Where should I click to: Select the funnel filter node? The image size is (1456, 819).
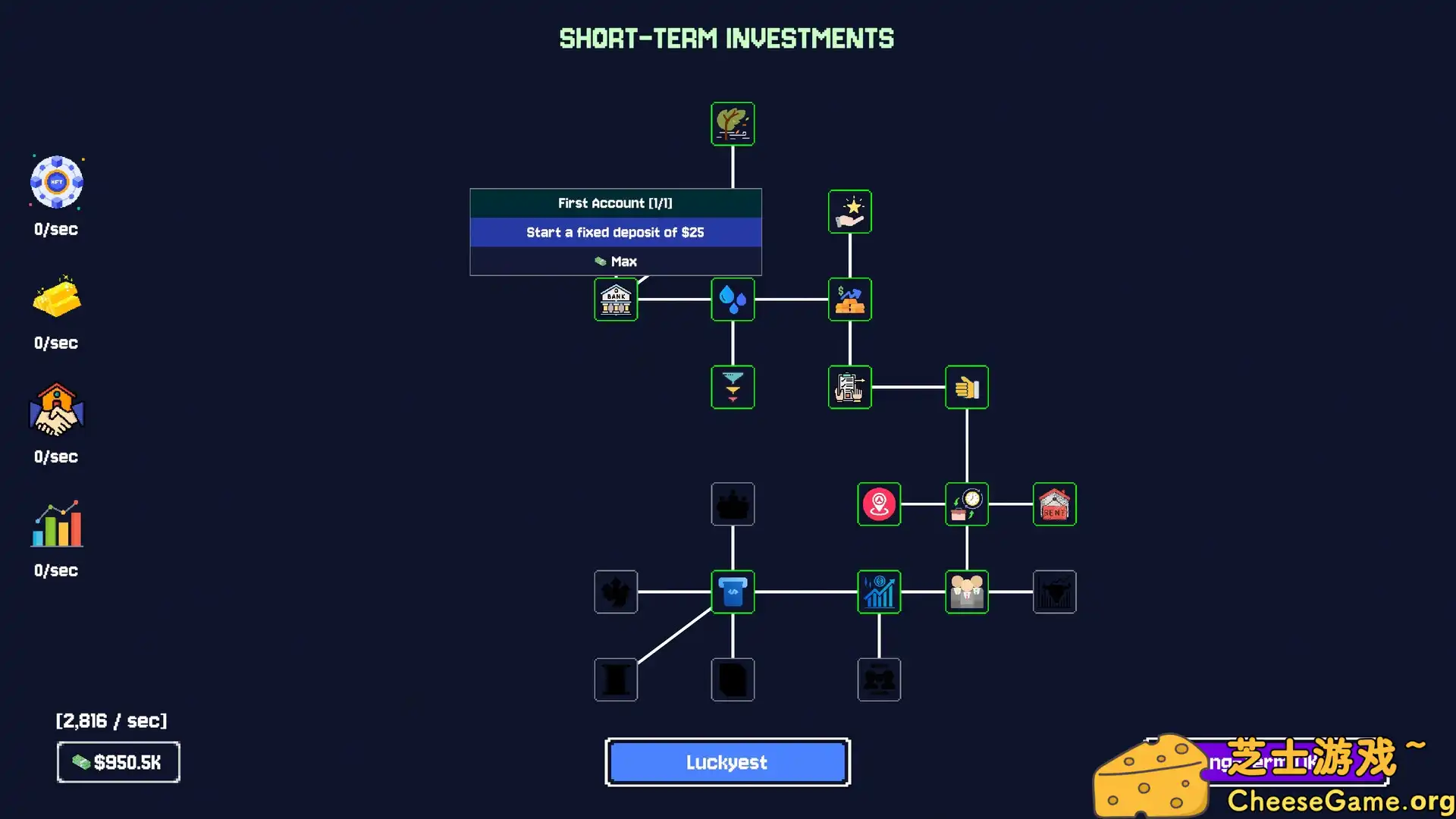point(733,387)
